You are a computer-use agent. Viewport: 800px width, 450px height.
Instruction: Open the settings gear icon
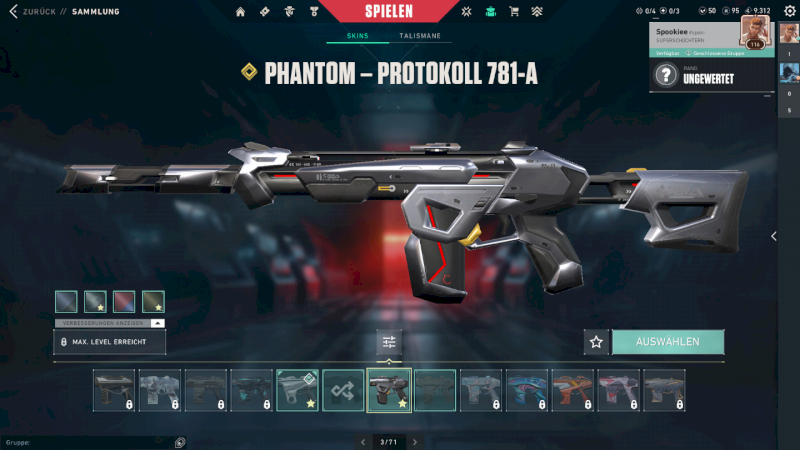787,12
